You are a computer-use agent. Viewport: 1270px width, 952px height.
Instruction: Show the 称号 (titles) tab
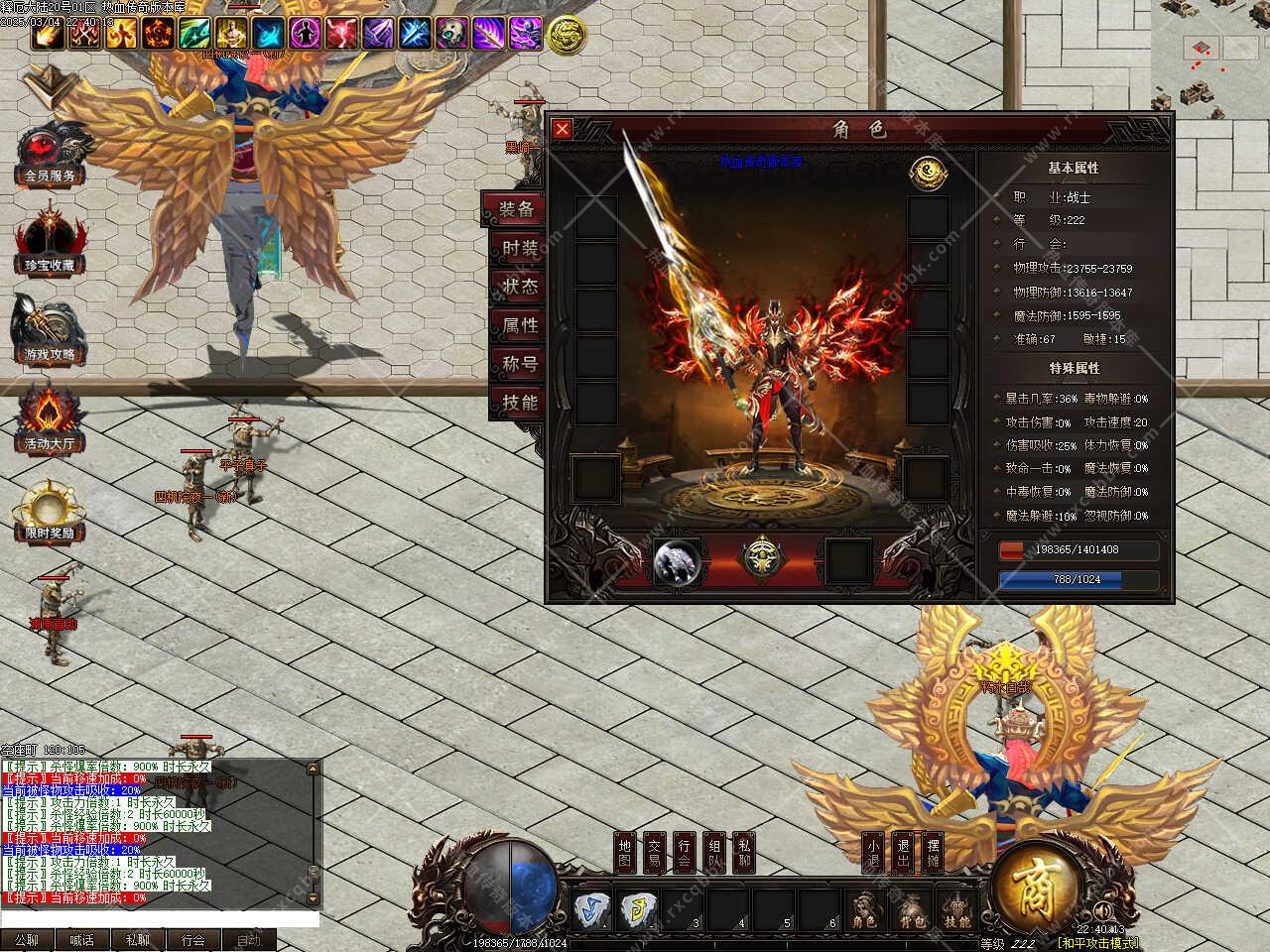pos(519,364)
